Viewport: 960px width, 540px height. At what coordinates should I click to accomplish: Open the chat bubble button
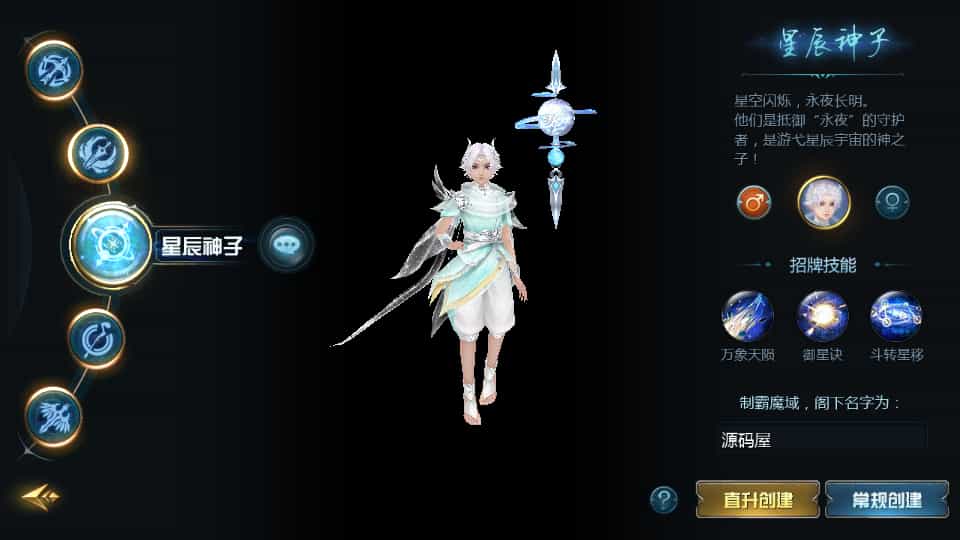tap(286, 244)
